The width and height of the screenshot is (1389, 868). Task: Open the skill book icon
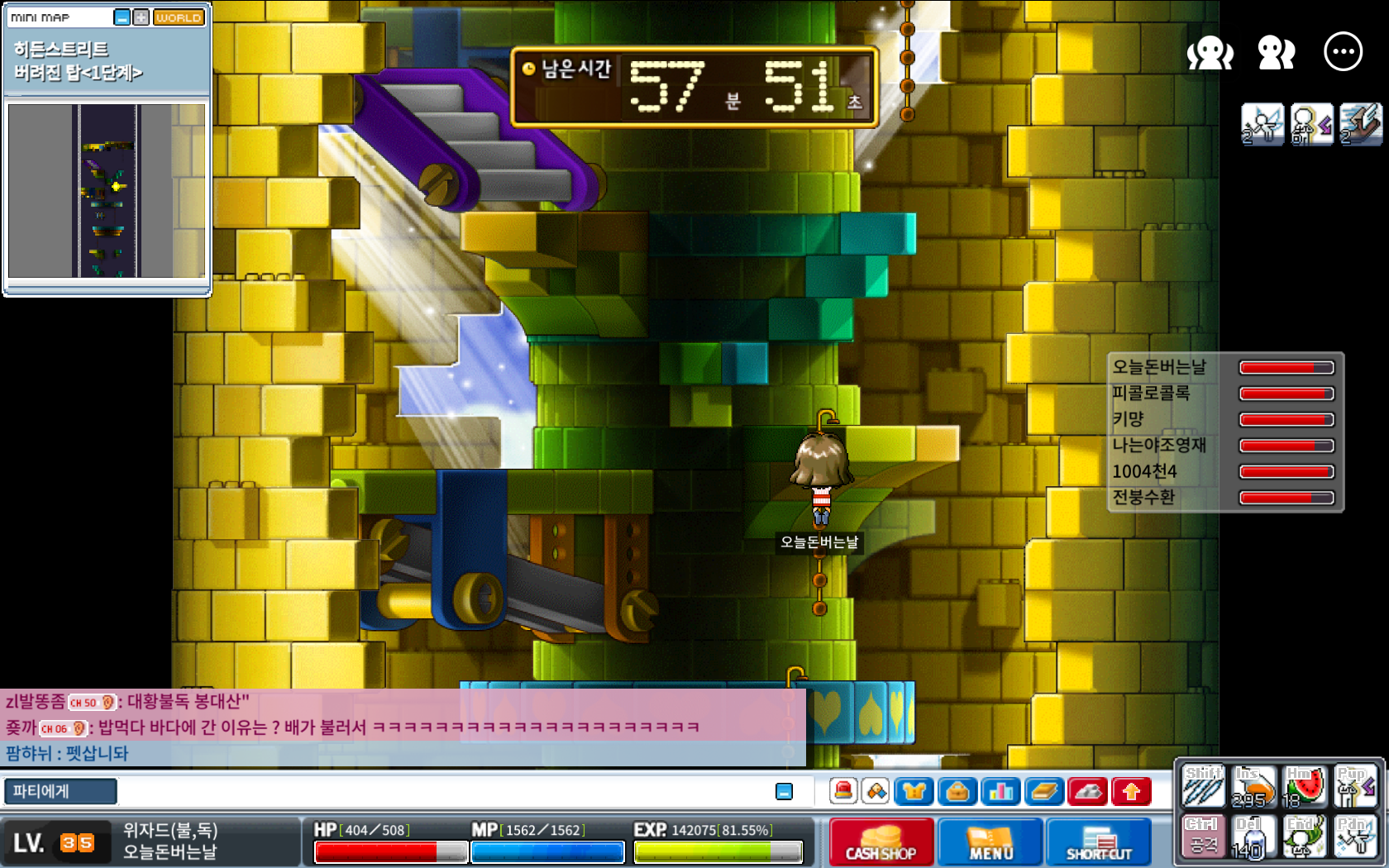tap(1044, 792)
